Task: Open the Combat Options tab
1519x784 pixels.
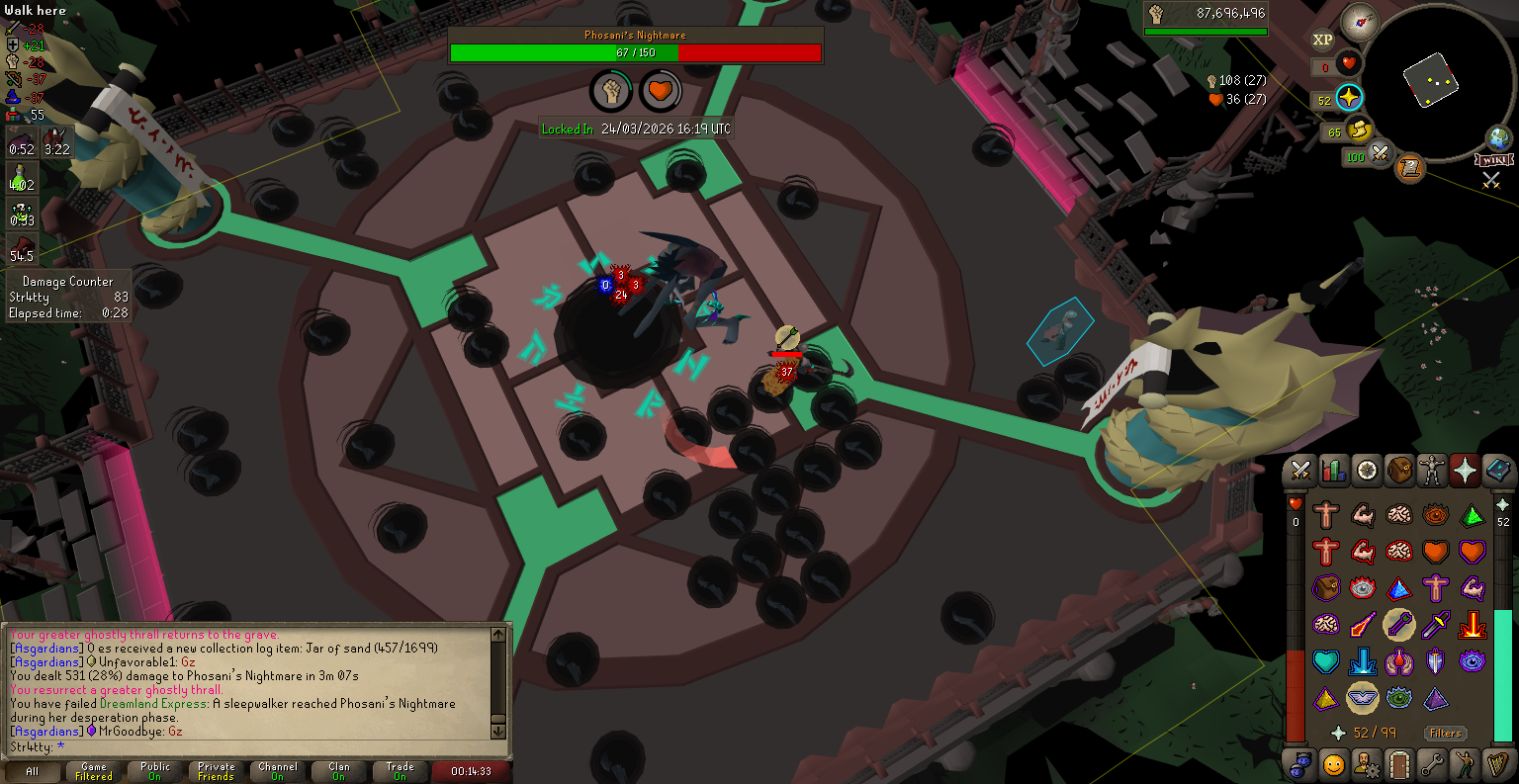Action: pos(1300,471)
